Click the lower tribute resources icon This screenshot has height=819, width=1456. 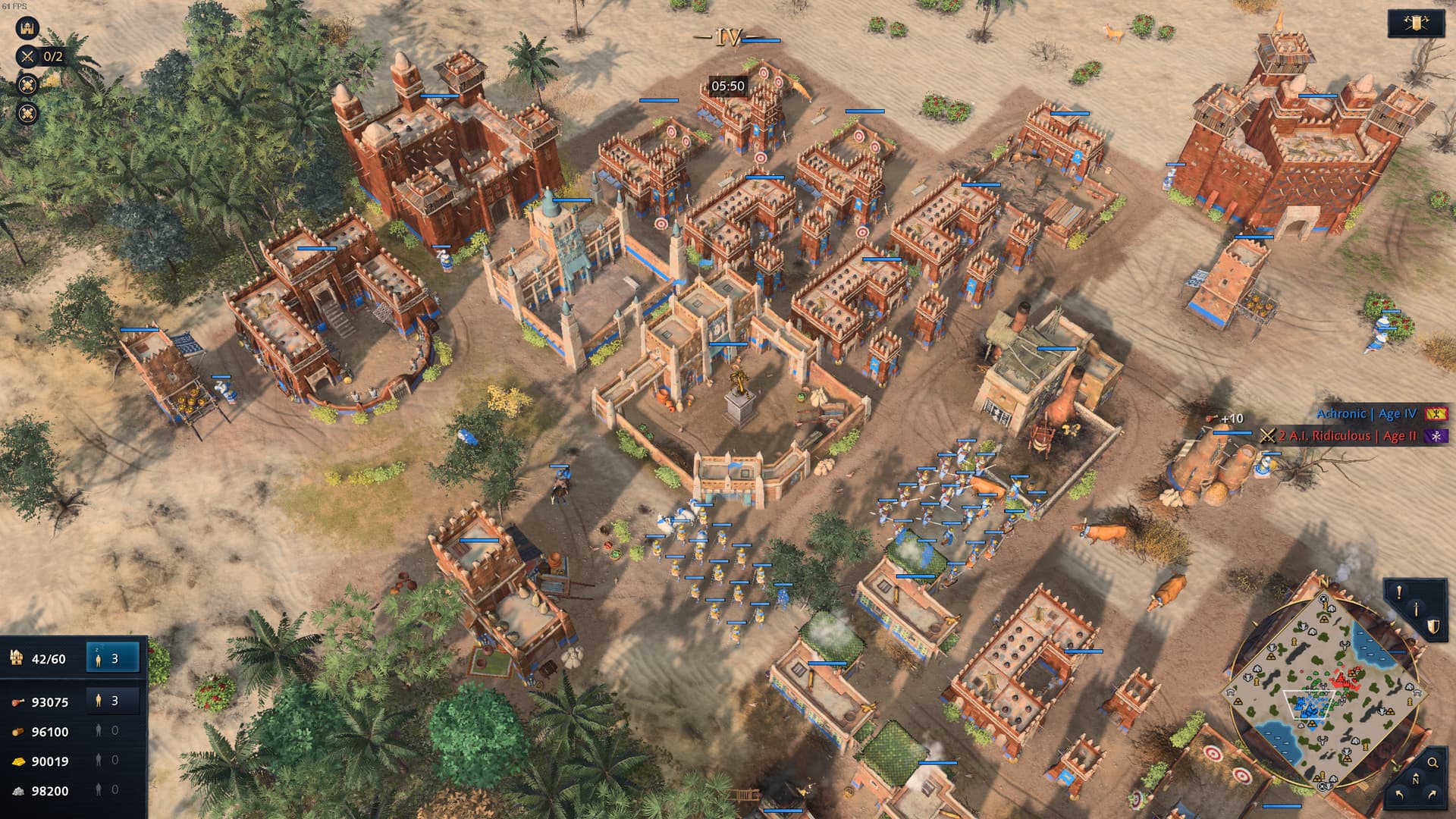[27, 112]
